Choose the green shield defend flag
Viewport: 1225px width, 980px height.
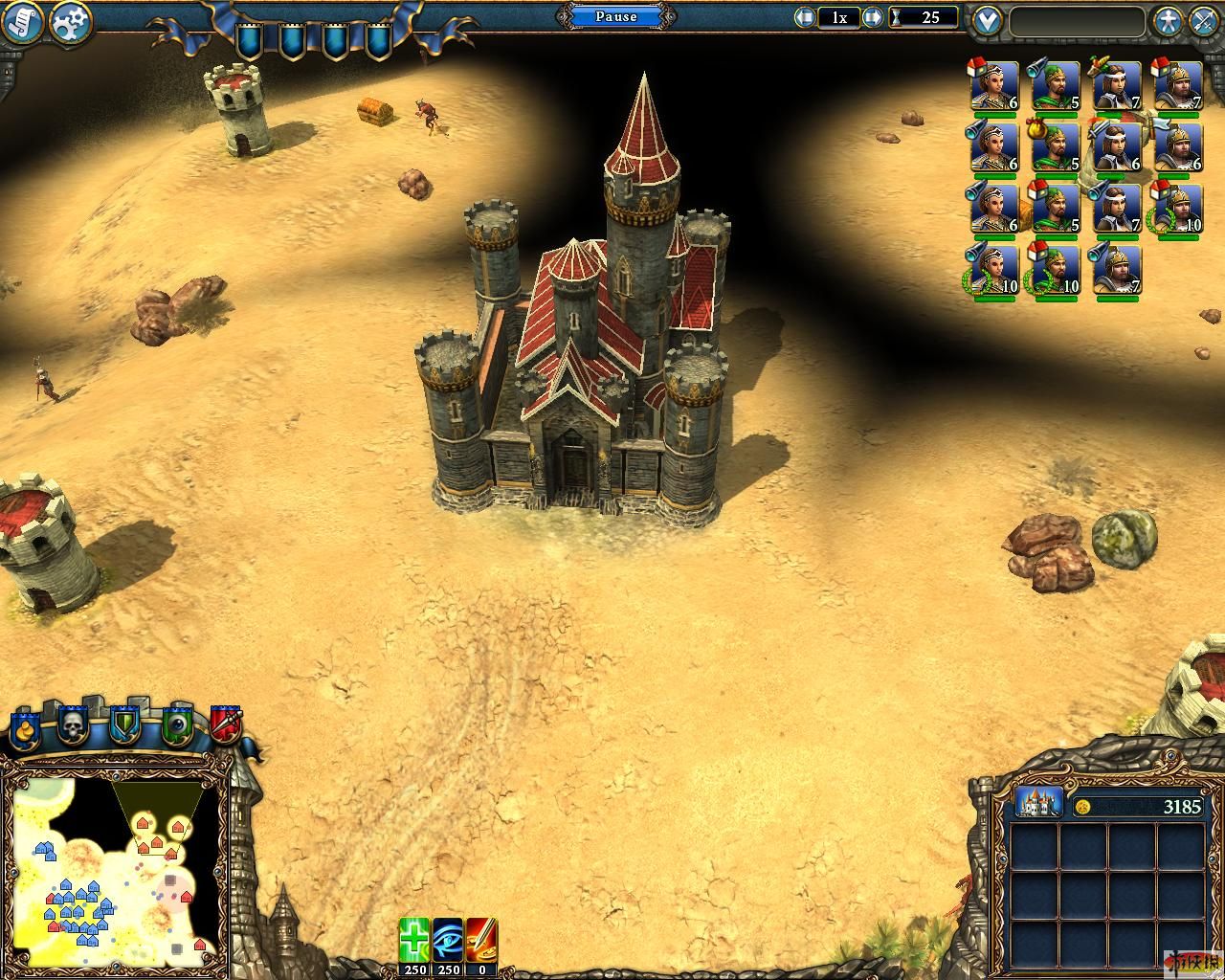point(124,727)
